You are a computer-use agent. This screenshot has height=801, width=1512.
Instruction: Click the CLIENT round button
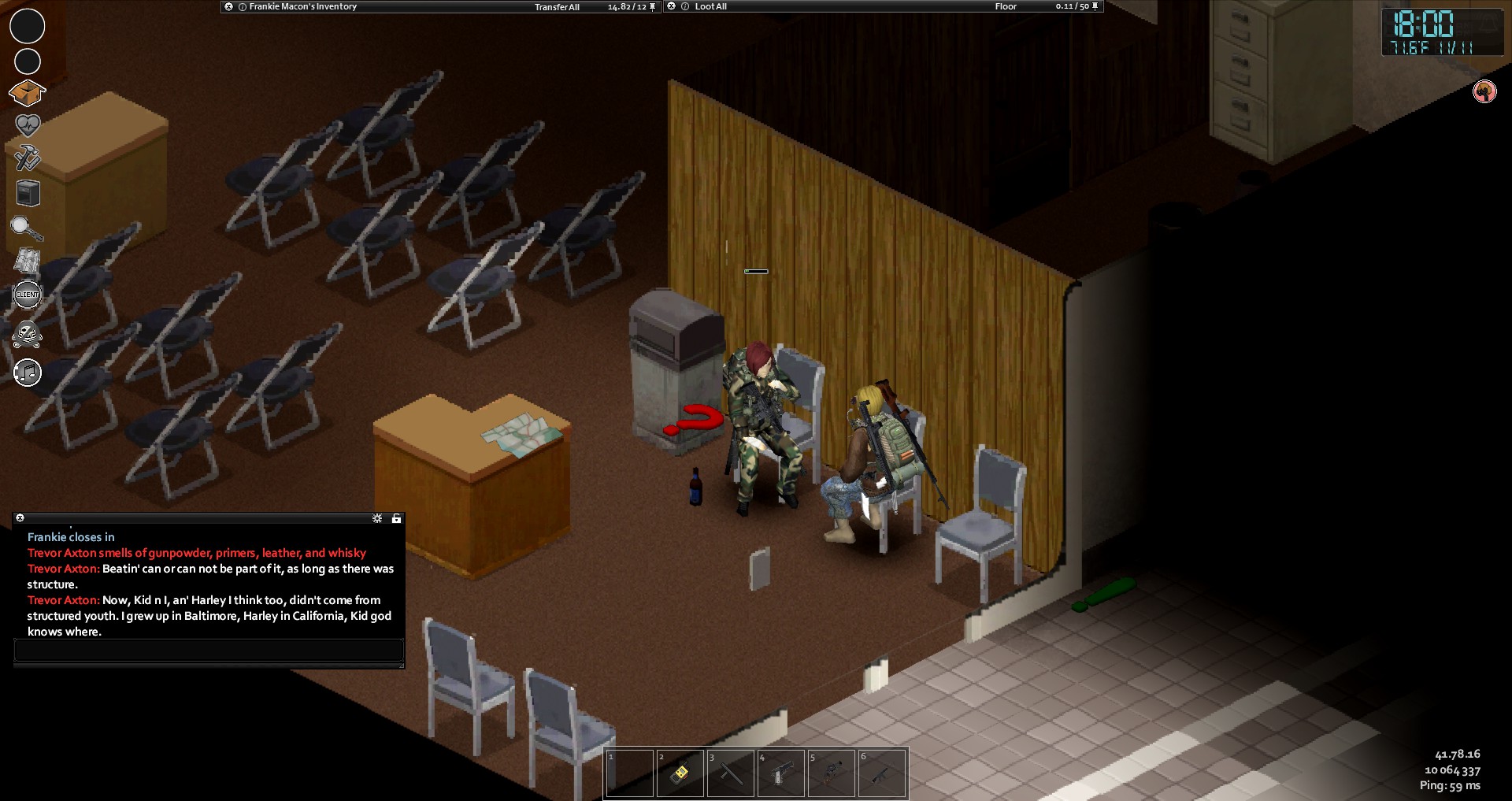coord(28,295)
